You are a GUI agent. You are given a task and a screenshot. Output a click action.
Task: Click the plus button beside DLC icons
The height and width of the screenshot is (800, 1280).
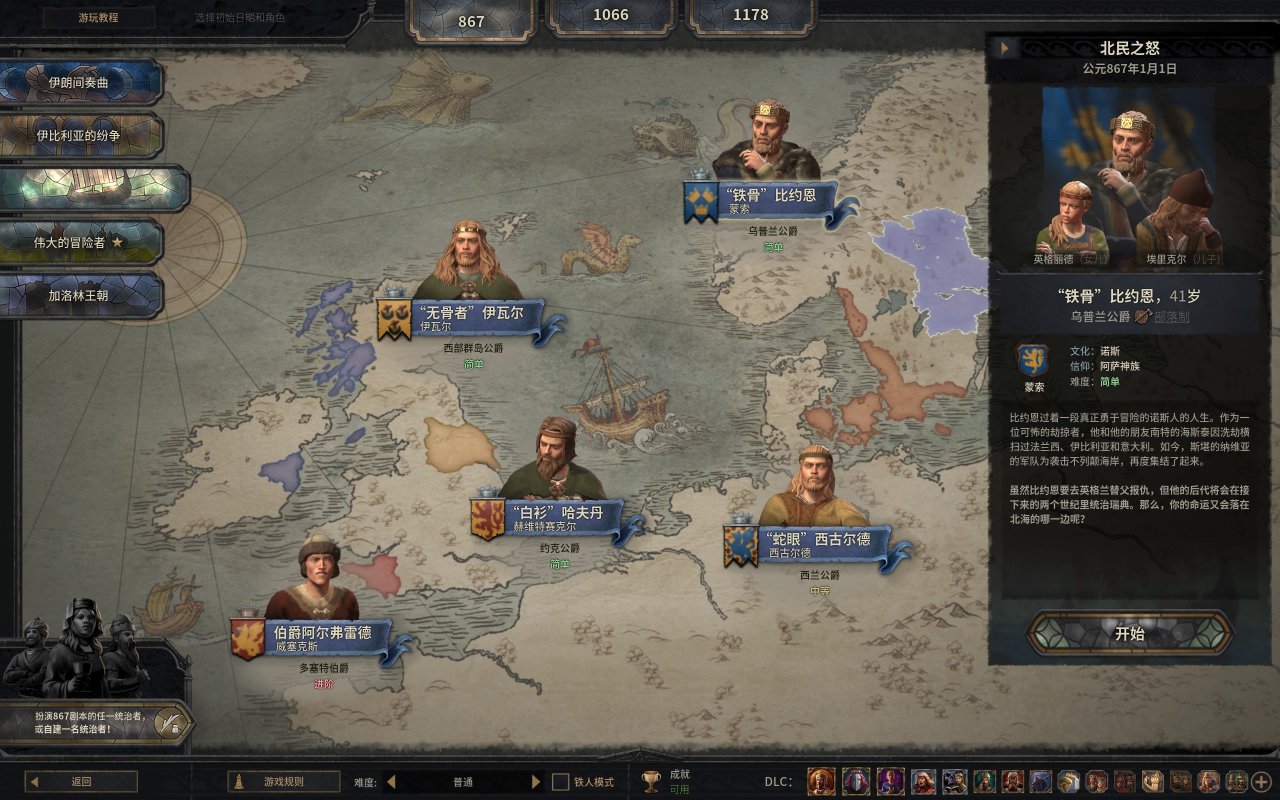point(1261,782)
